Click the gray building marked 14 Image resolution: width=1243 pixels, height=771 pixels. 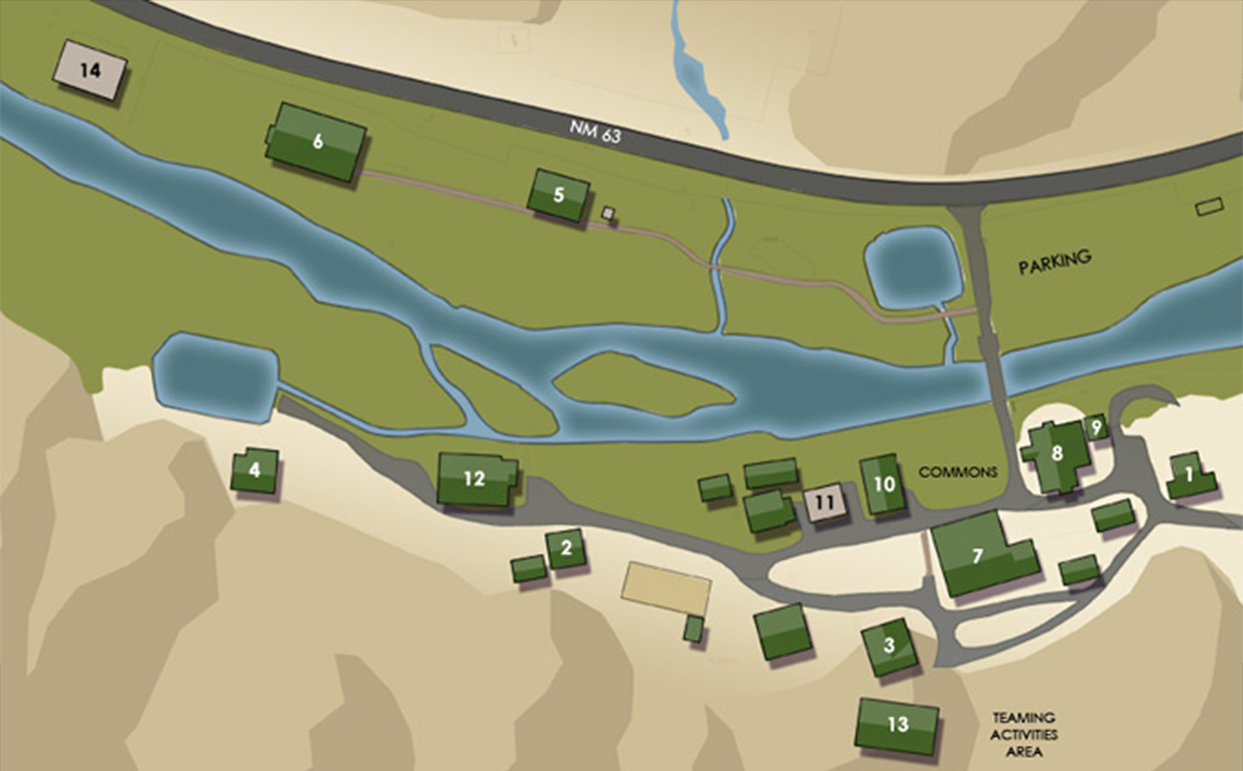(91, 70)
